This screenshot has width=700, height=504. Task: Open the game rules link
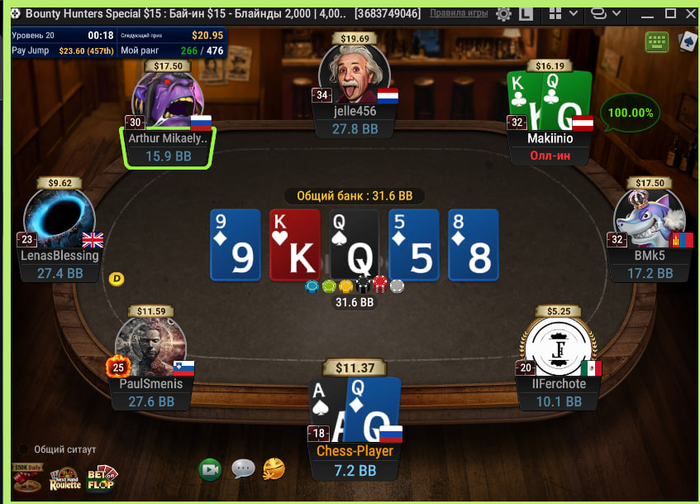pyautogui.click(x=460, y=13)
